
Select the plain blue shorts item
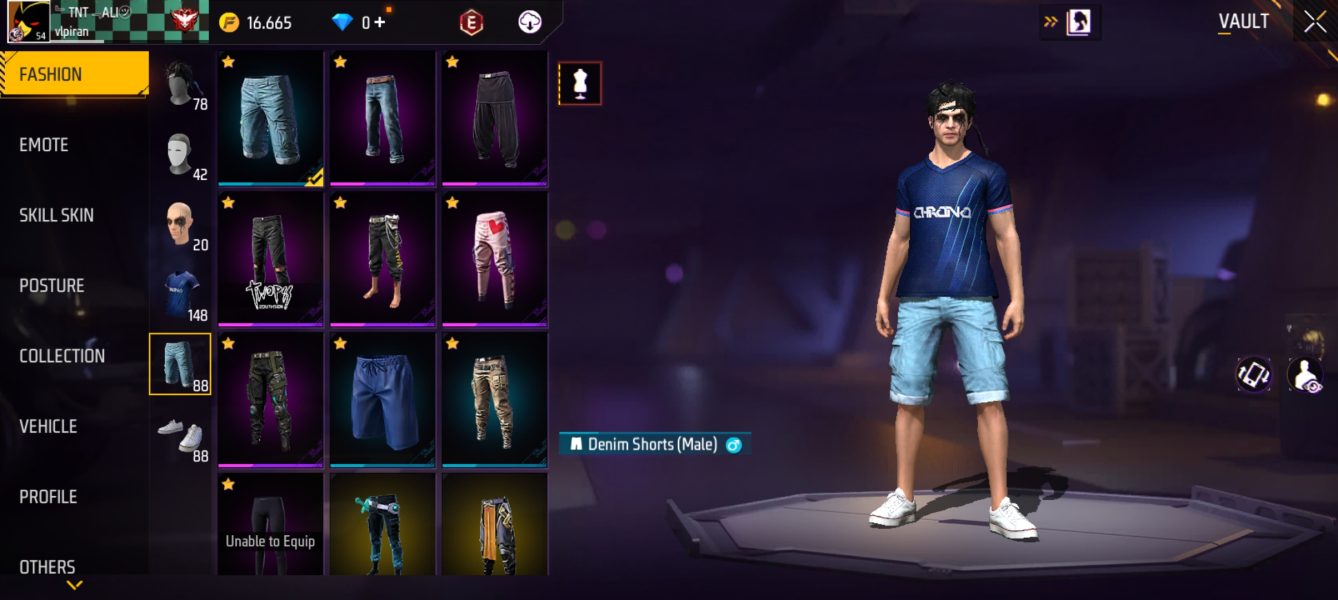point(383,400)
